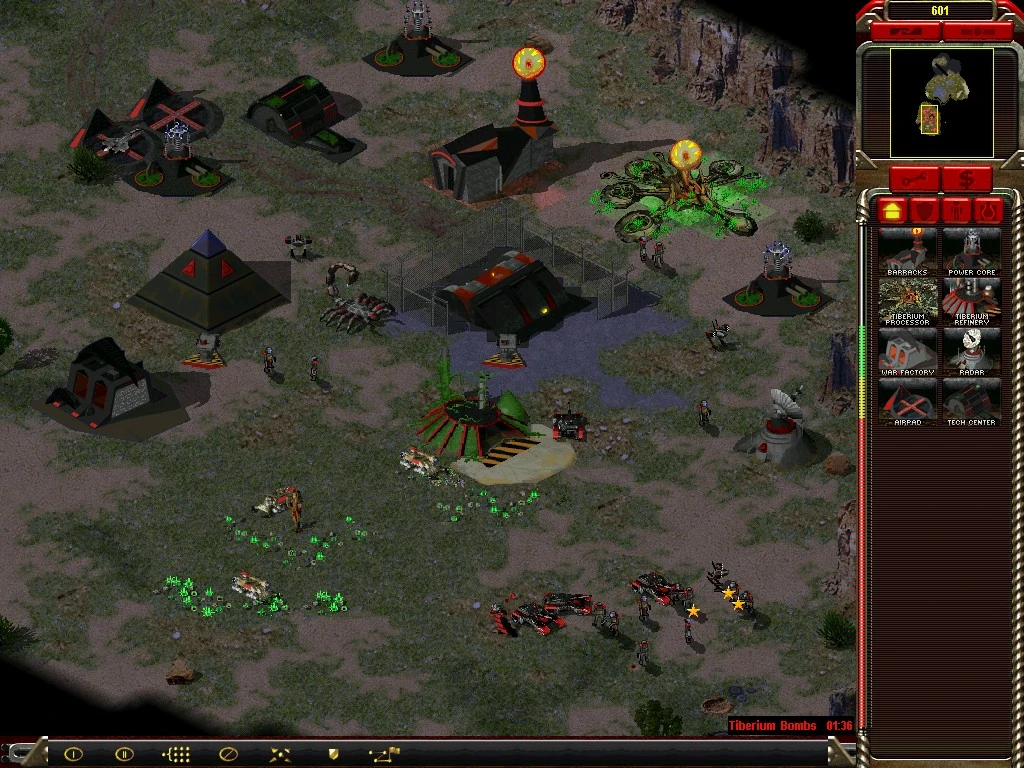Screen dimensions: 1024x768
Task: Build an Airpad
Action: click(908, 401)
